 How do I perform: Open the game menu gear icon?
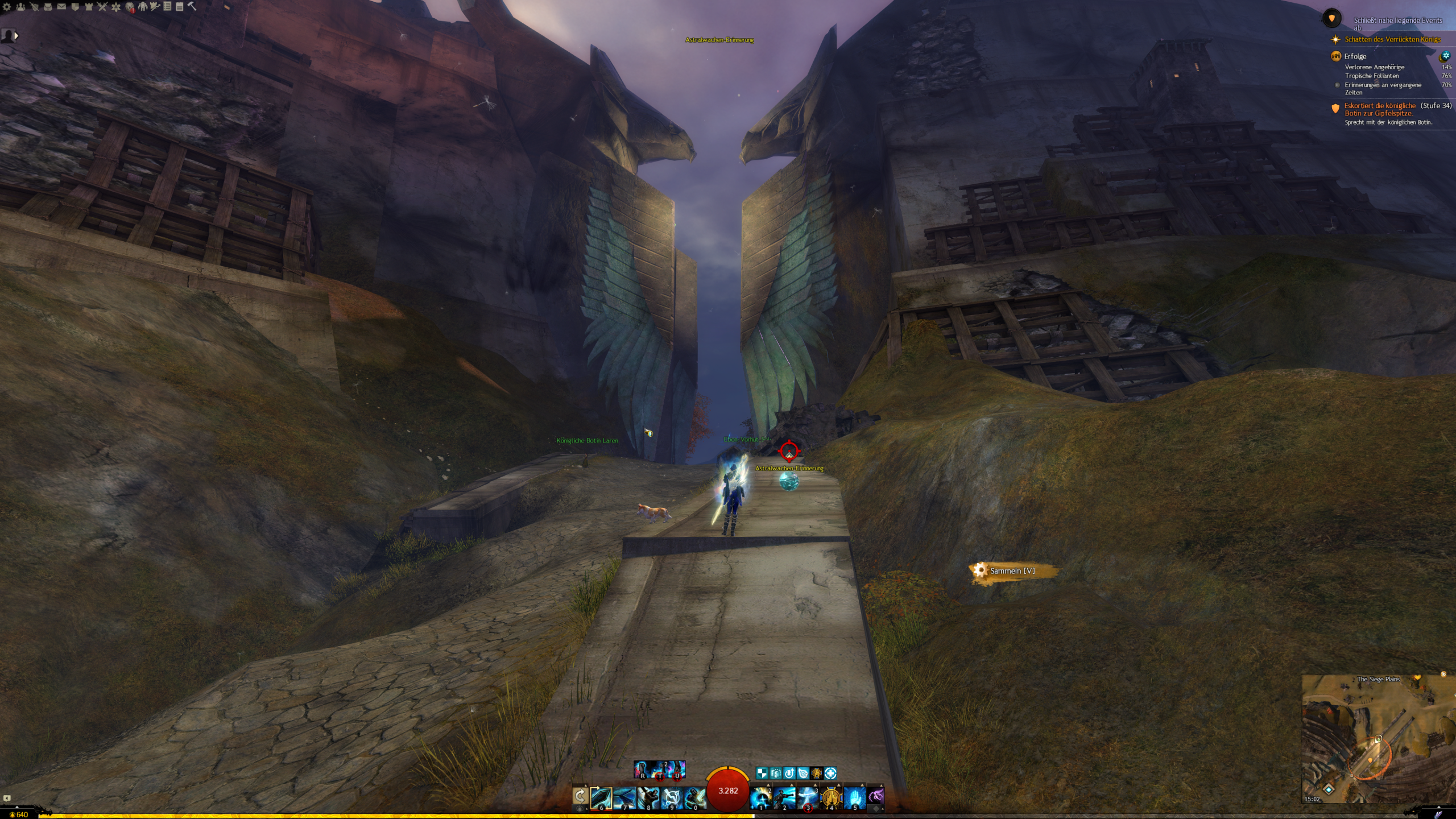pyautogui.click(x=7, y=7)
